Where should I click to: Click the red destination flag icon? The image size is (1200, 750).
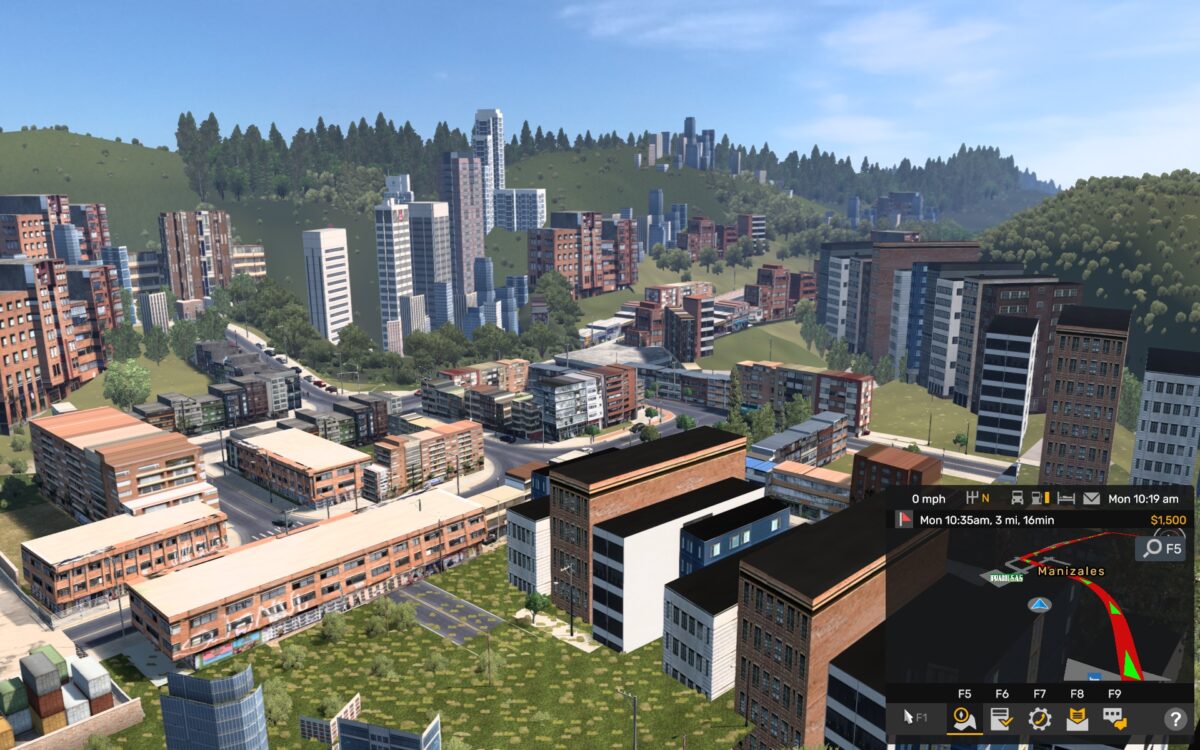pos(903,520)
